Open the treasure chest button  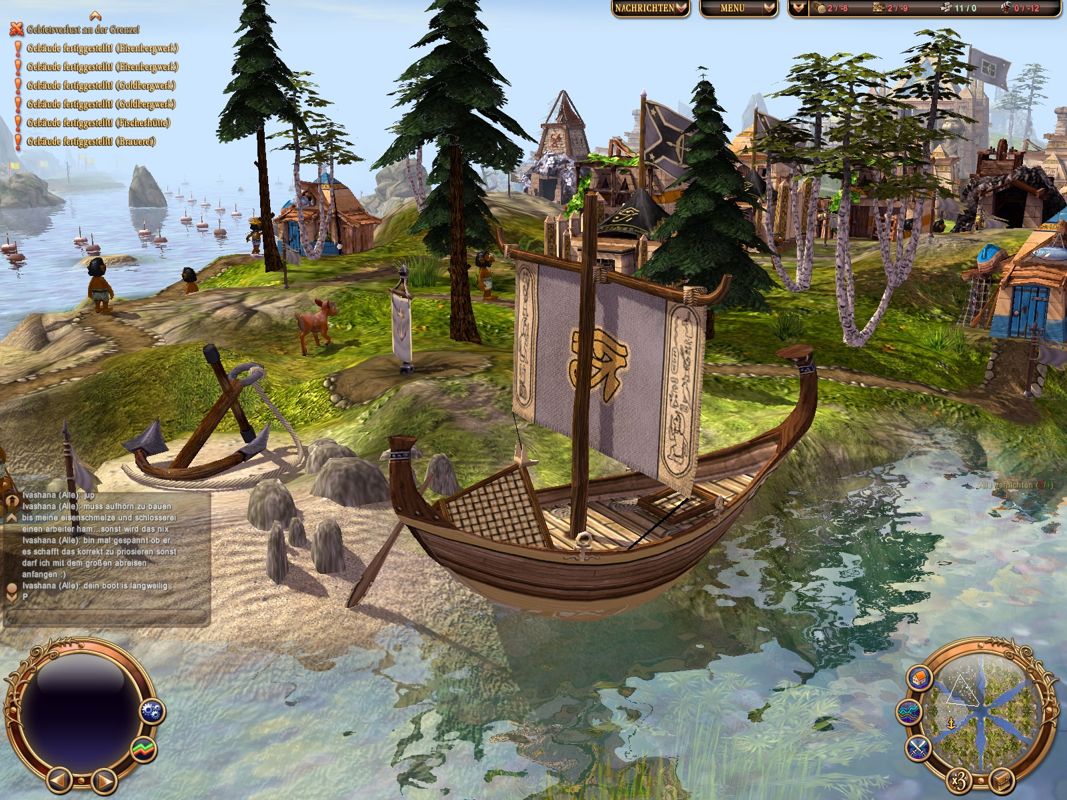tap(1002, 780)
